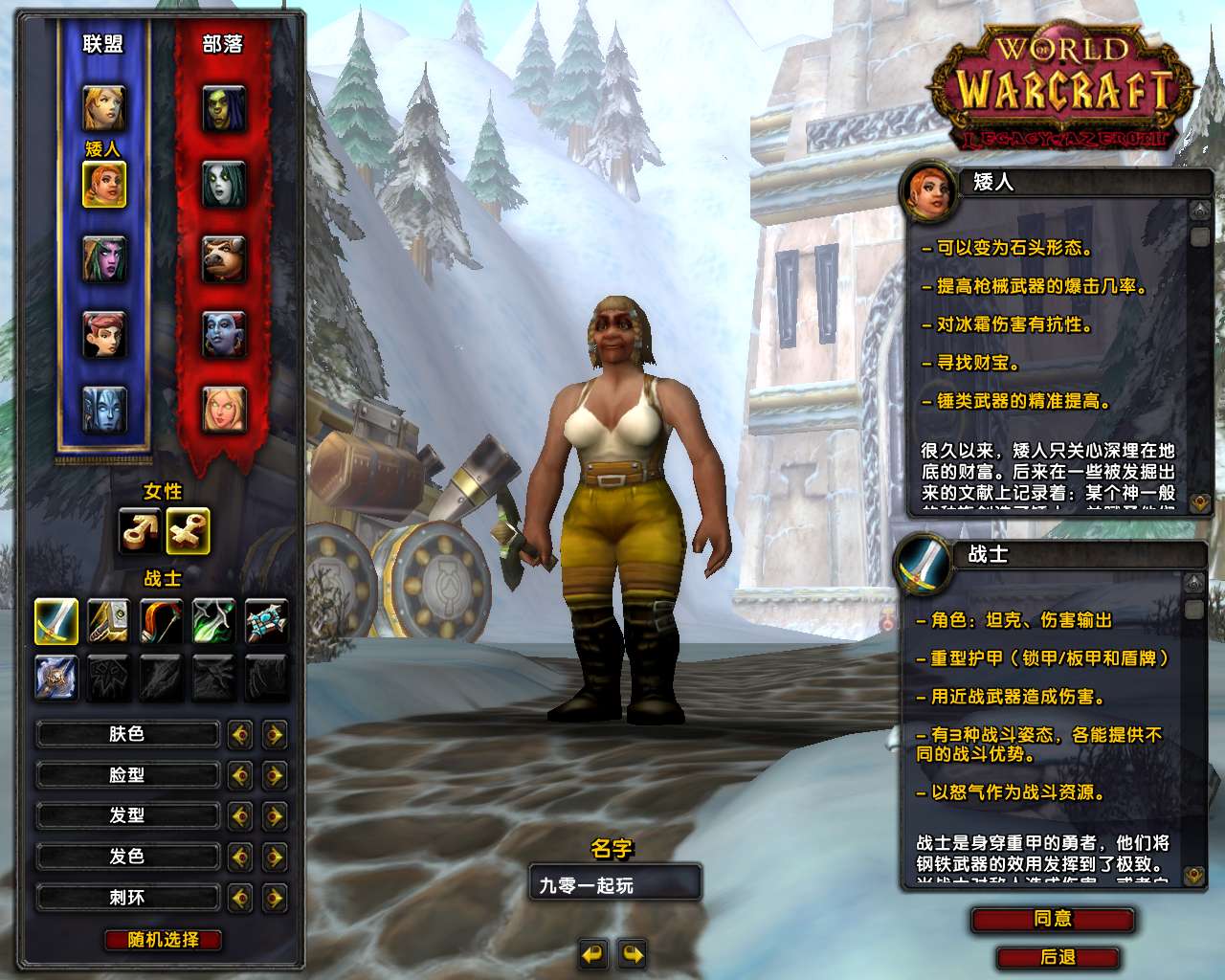Confirm character with 同意 button
Image resolution: width=1225 pixels, height=980 pixels.
(x=1053, y=920)
